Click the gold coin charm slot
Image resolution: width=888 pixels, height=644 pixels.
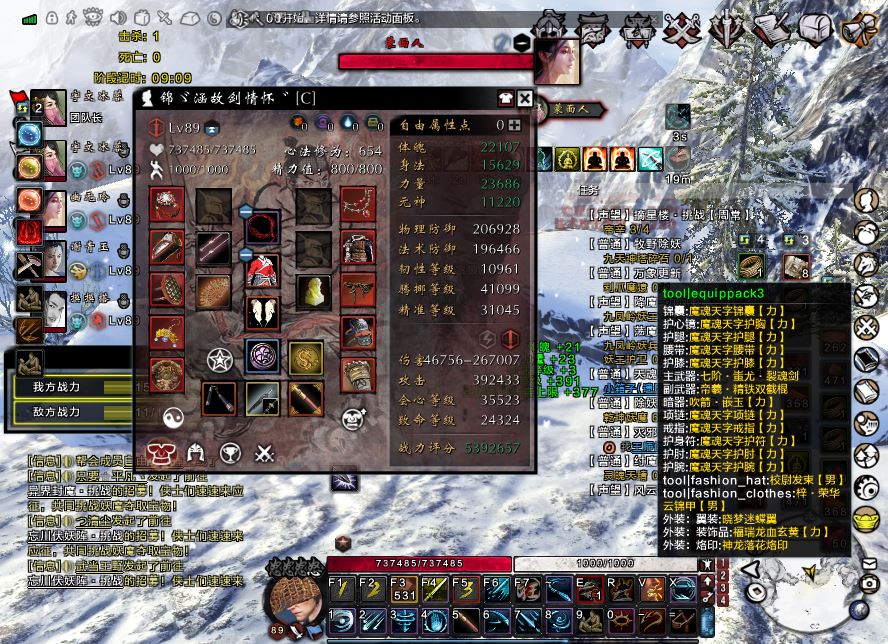pos(305,357)
